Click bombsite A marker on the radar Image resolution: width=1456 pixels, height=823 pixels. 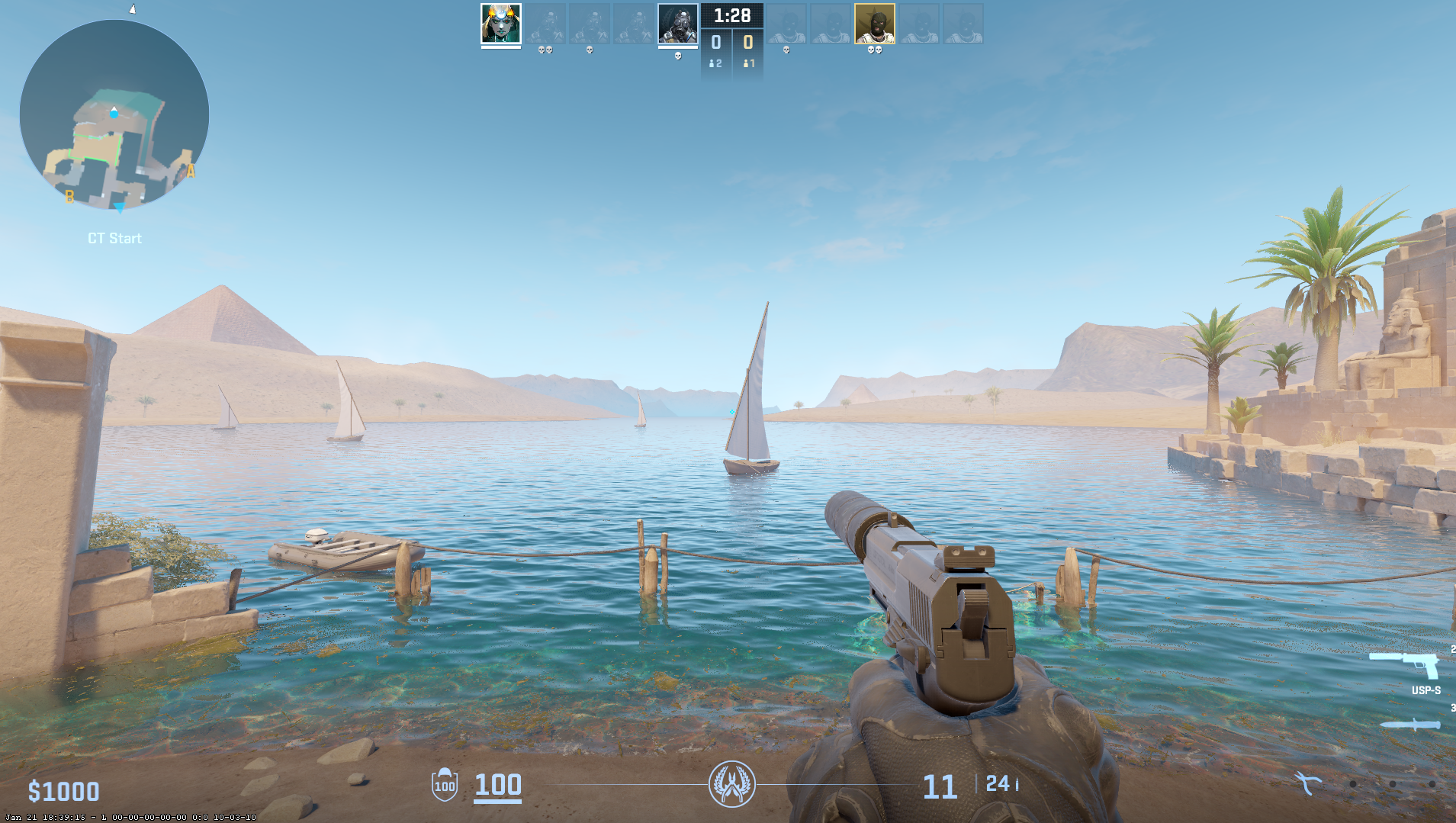pyautogui.click(x=191, y=171)
